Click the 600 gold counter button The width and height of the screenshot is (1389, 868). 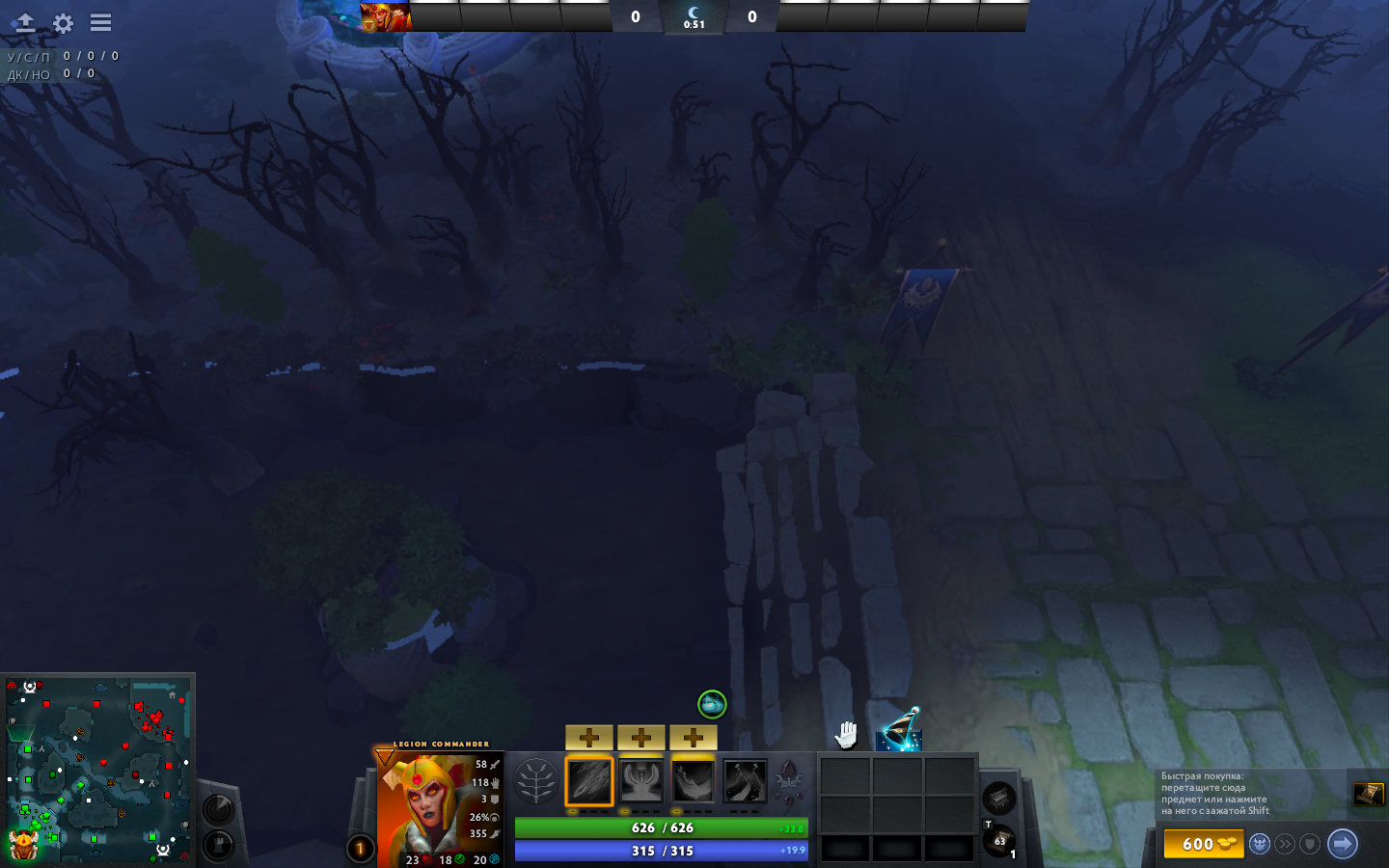pyautogui.click(x=1204, y=843)
